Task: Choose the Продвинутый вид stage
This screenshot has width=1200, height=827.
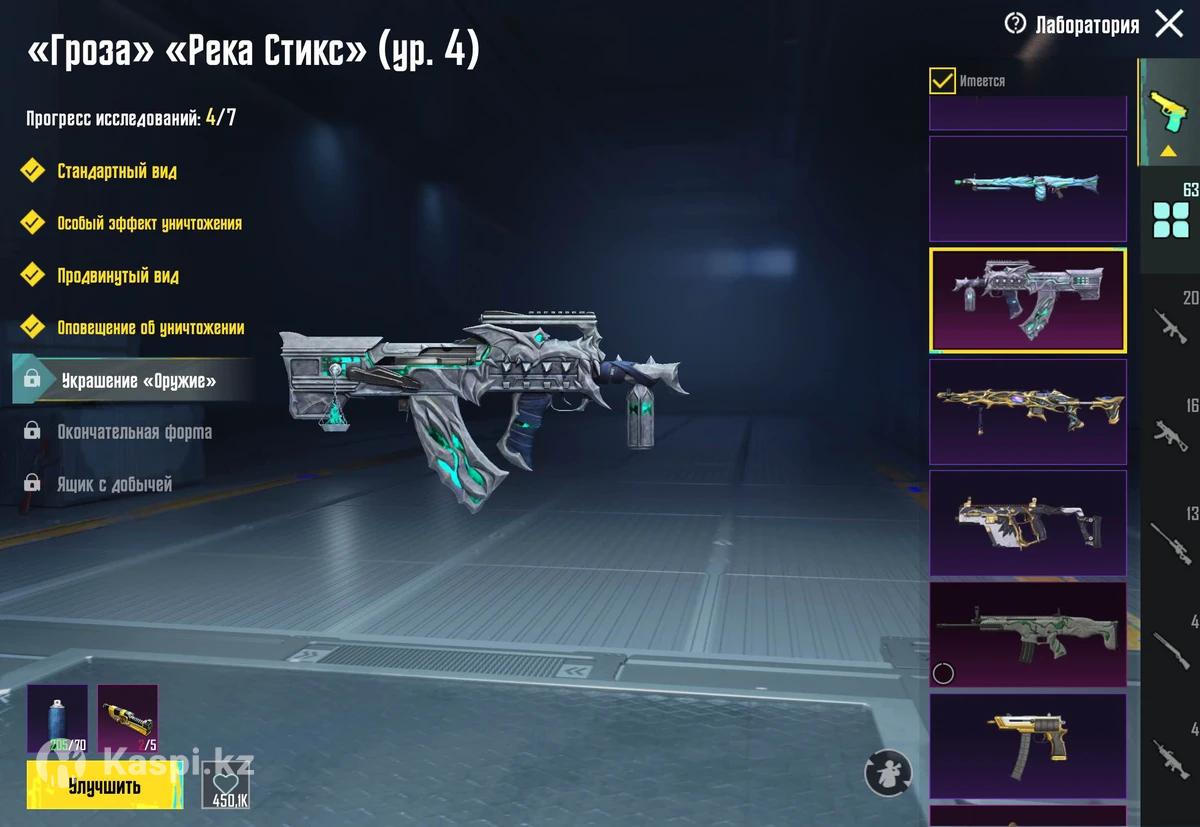Action: (x=117, y=275)
